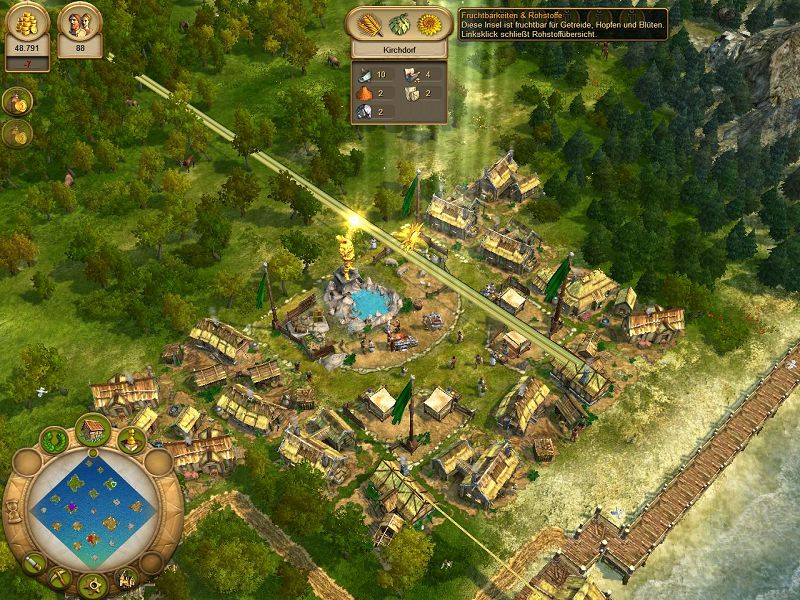The image size is (800, 600).
Task: Open the house construction menu
Action: (93, 429)
